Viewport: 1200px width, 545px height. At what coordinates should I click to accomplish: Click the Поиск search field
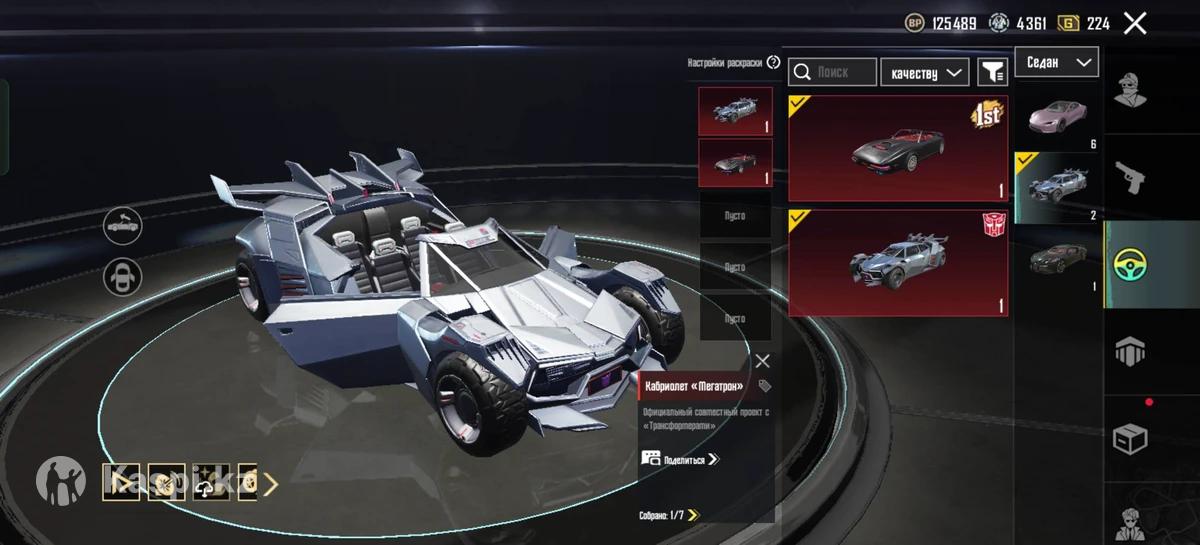pos(833,72)
